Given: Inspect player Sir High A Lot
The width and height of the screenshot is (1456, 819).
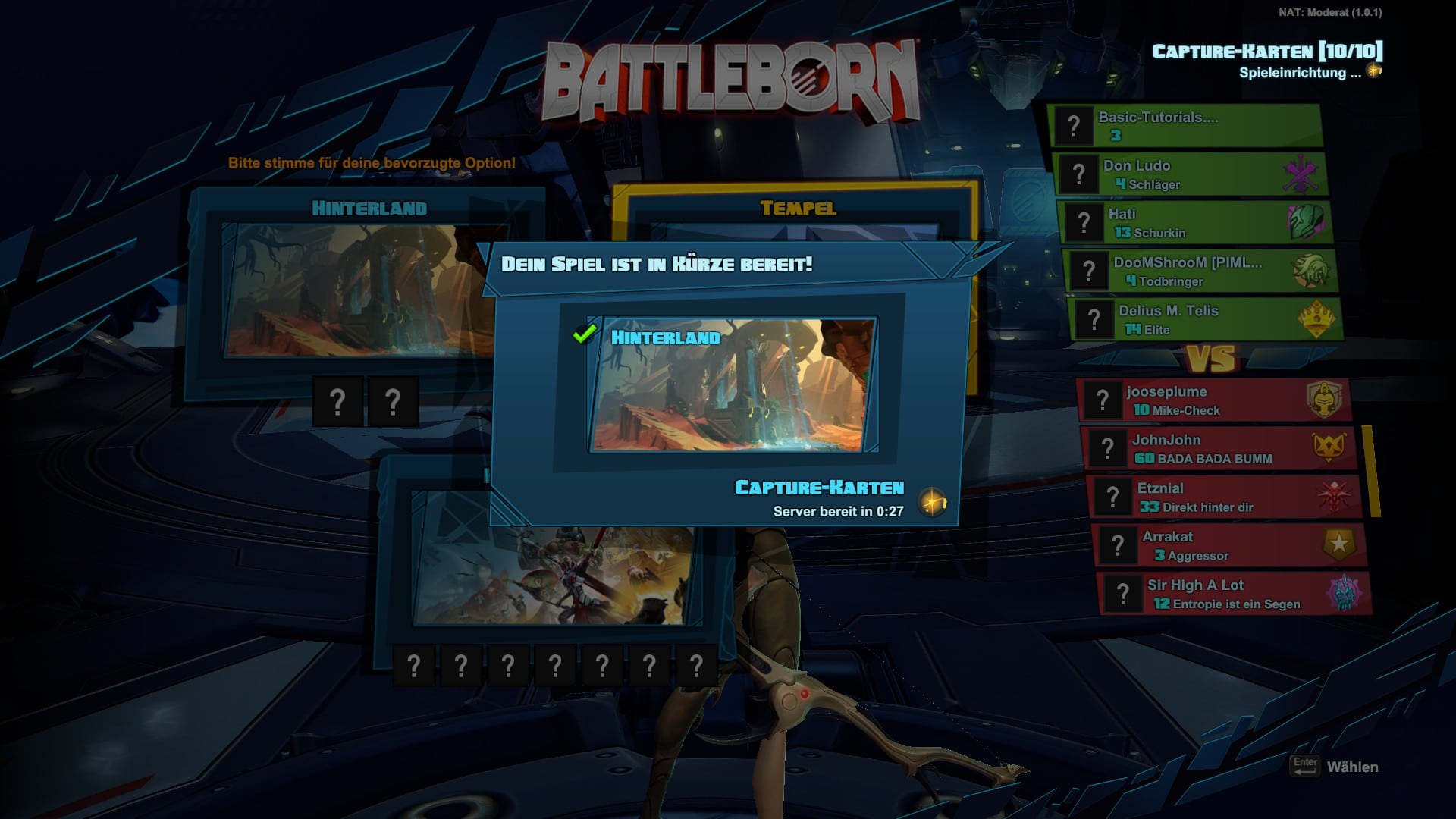Looking at the screenshot, I should pos(1235,595).
